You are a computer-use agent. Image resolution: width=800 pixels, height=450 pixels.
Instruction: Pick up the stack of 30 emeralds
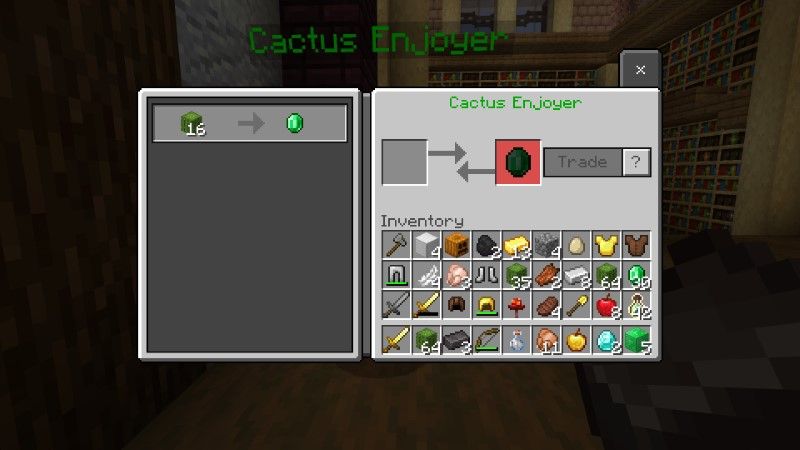pyautogui.click(x=638, y=275)
